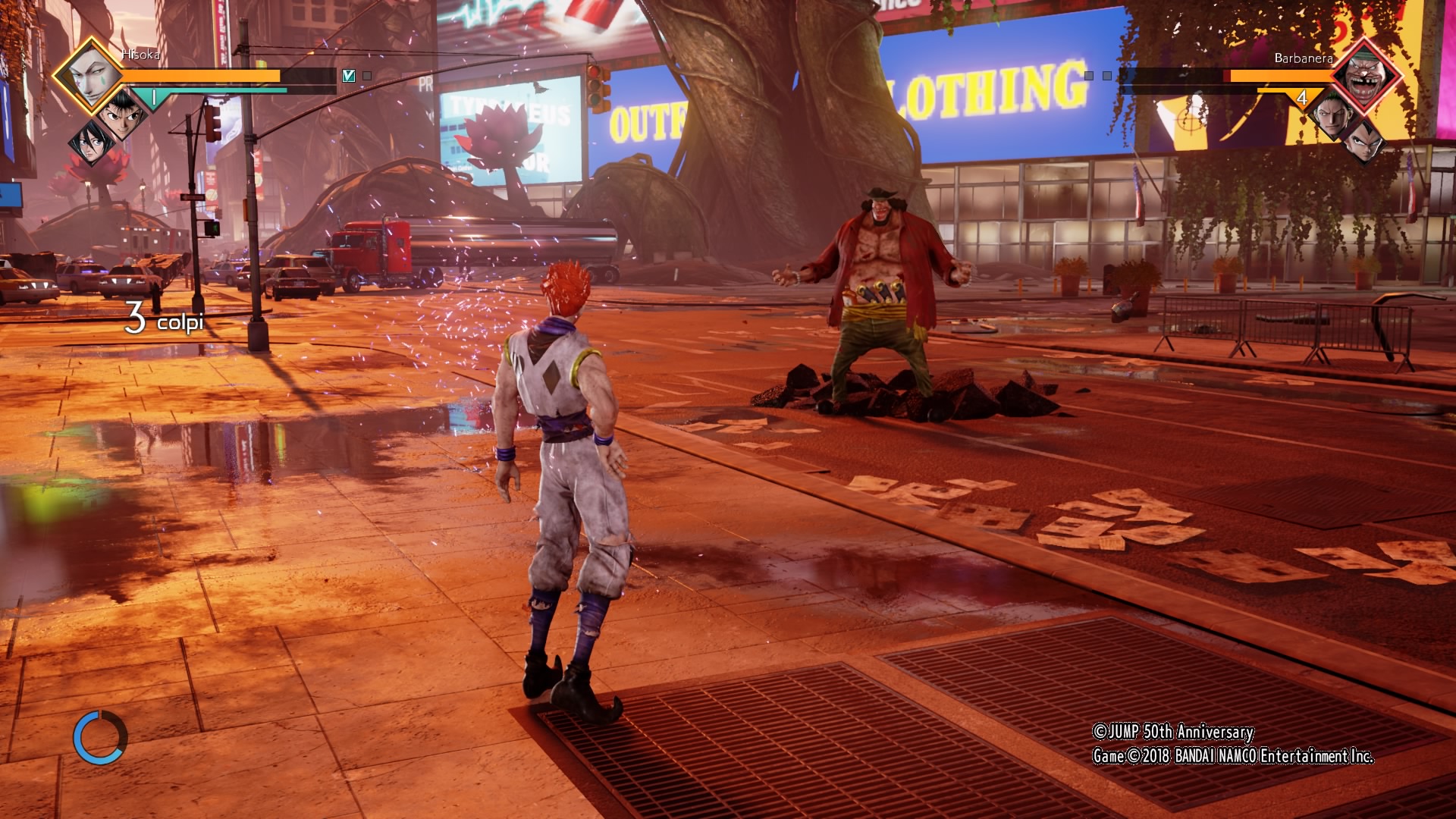Click the spiky-haired teammate portrait under Hisoka
The width and height of the screenshot is (1456, 819).
[x=121, y=116]
